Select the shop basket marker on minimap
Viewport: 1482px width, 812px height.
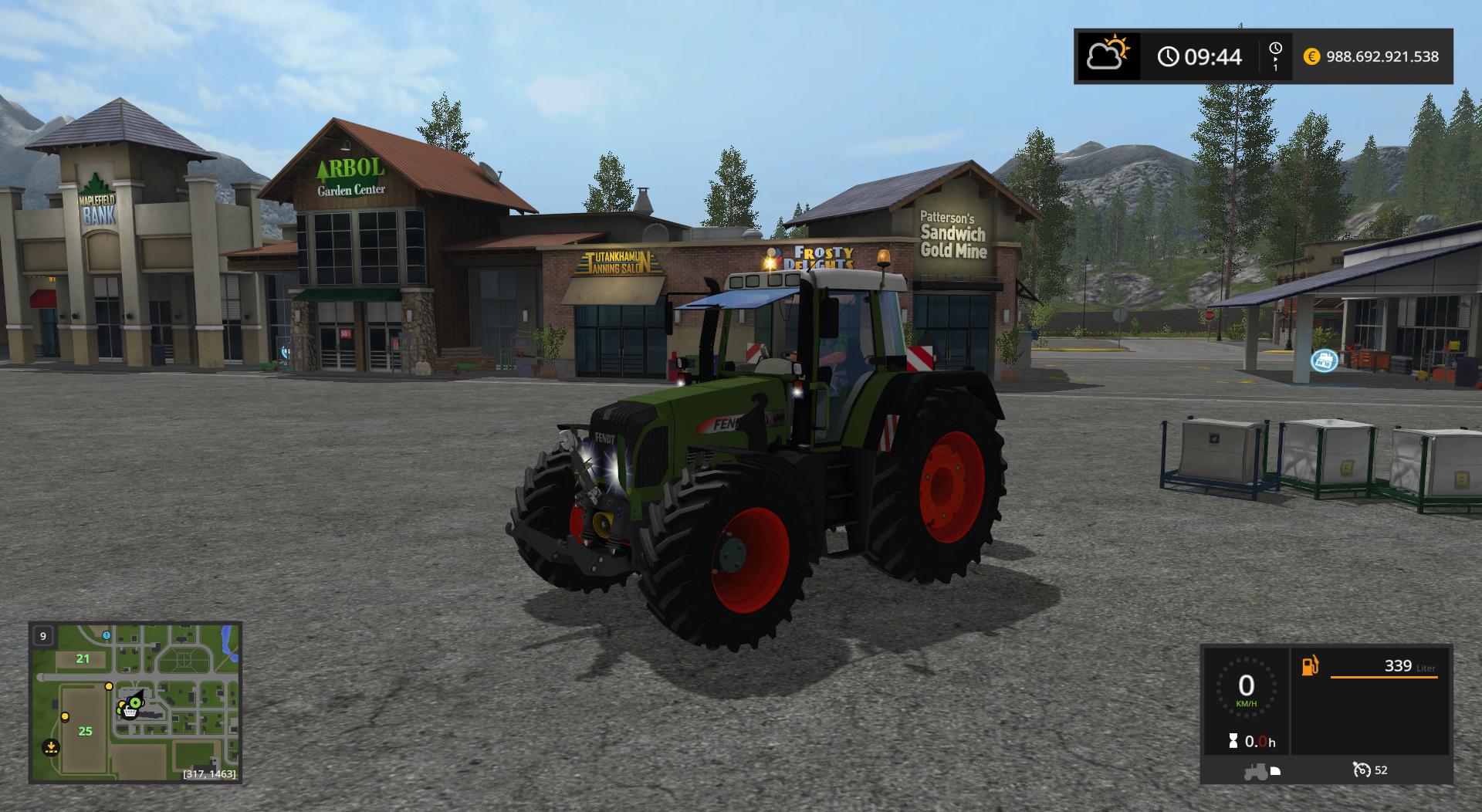(x=130, y=712)
